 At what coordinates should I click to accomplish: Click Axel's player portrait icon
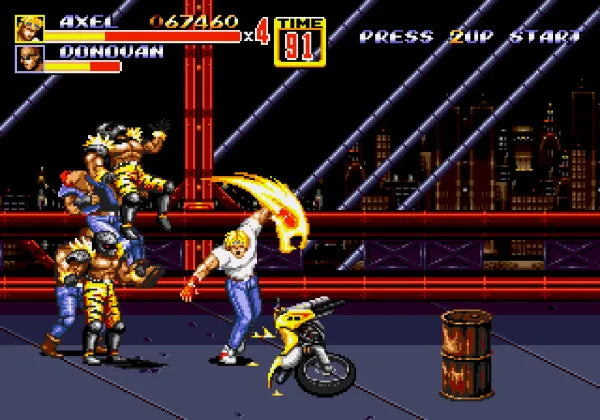click(29, 28)
